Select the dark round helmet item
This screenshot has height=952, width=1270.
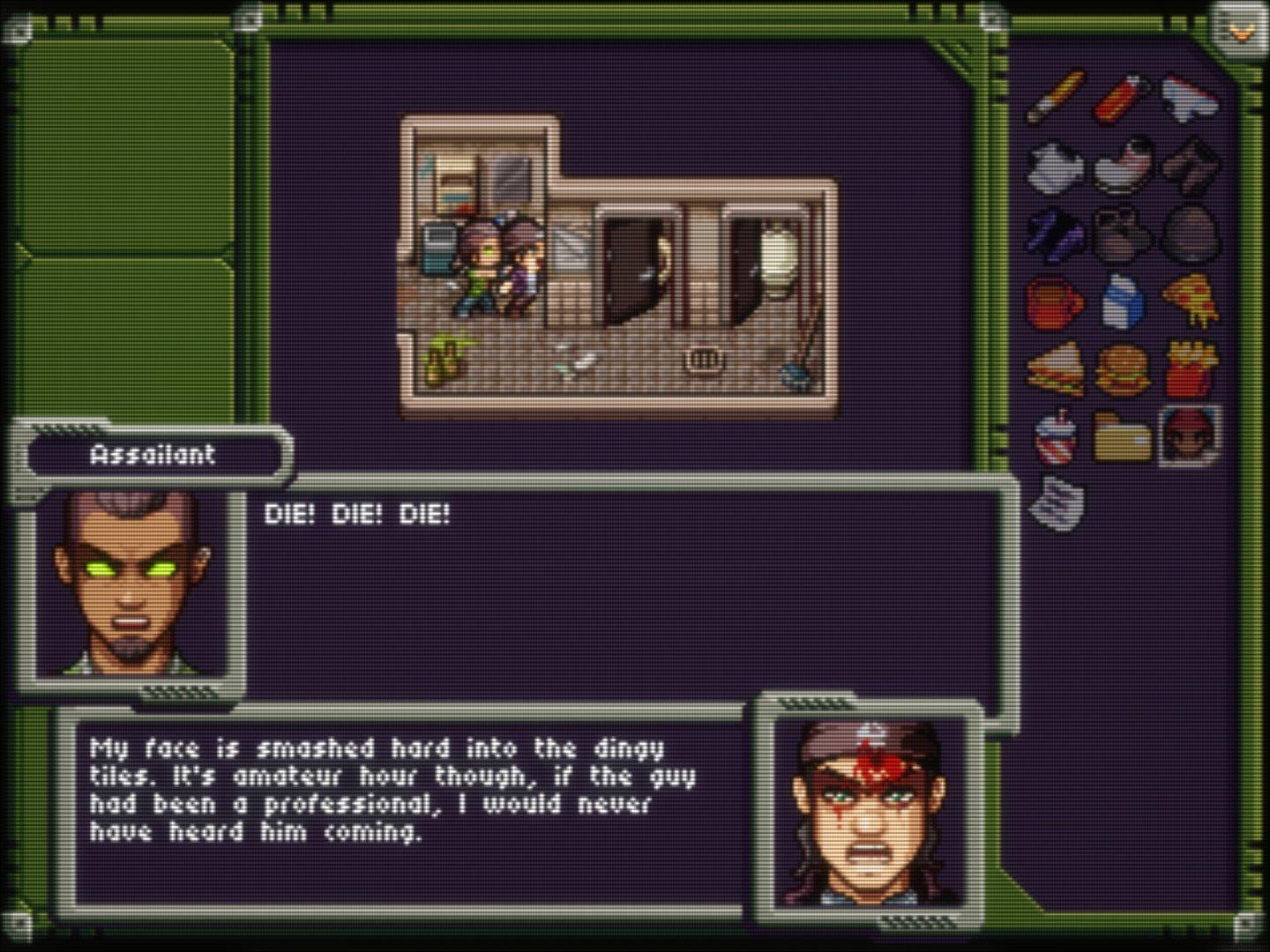(1190, 234)
